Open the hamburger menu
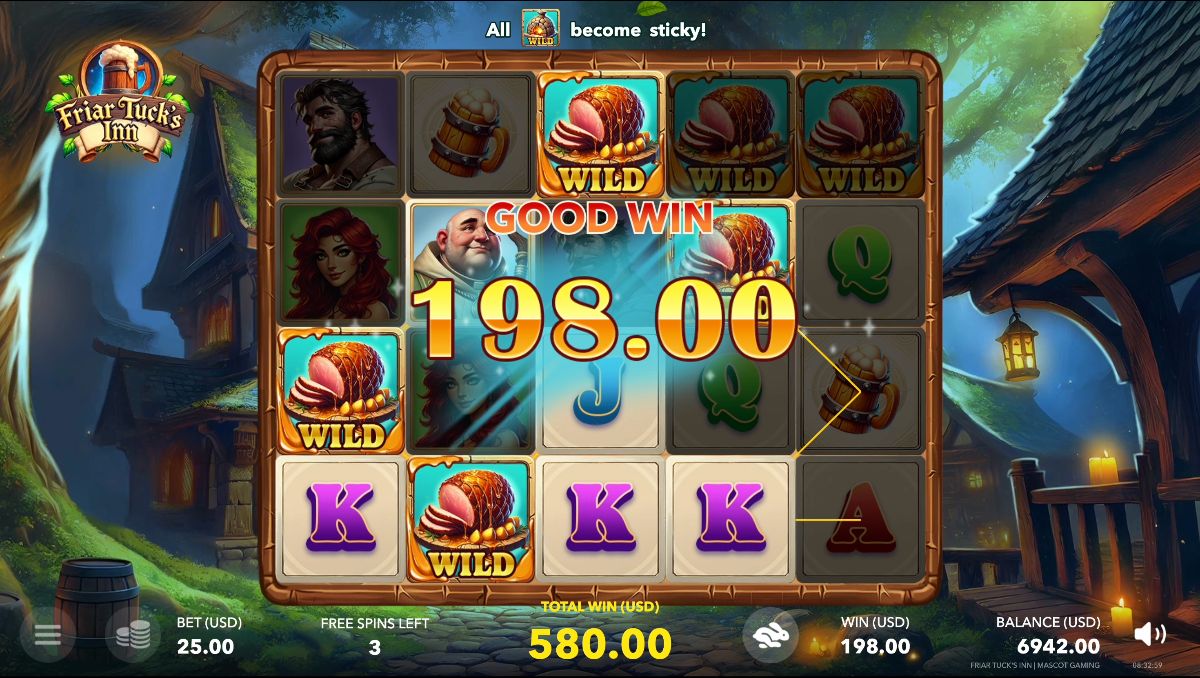Image resolution: width=1200 pixels, height=678 pixels. click(48, 634)
